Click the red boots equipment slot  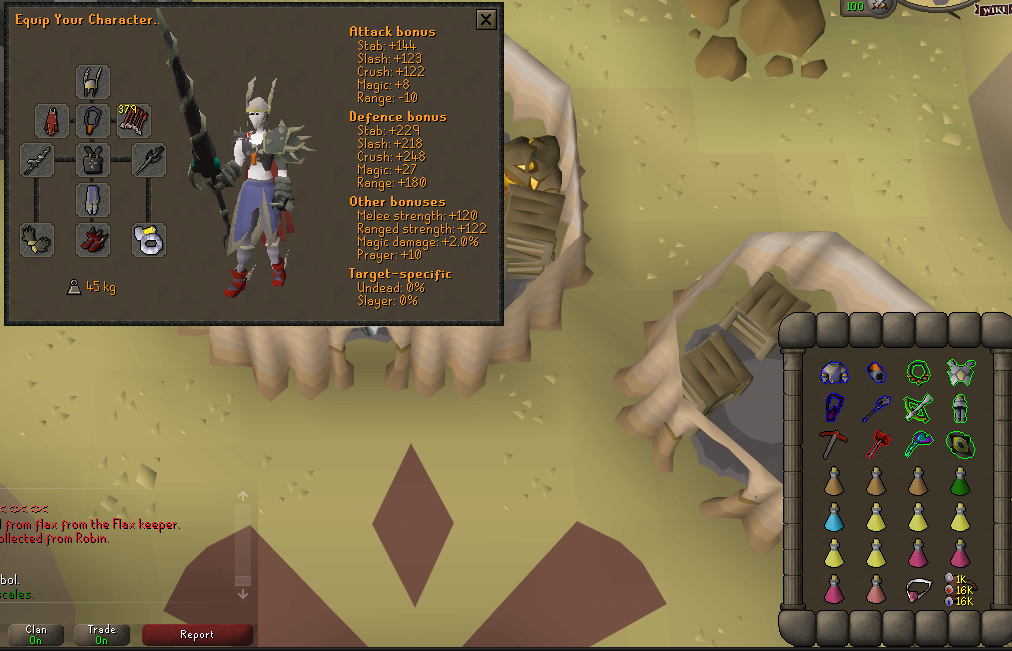93,239
